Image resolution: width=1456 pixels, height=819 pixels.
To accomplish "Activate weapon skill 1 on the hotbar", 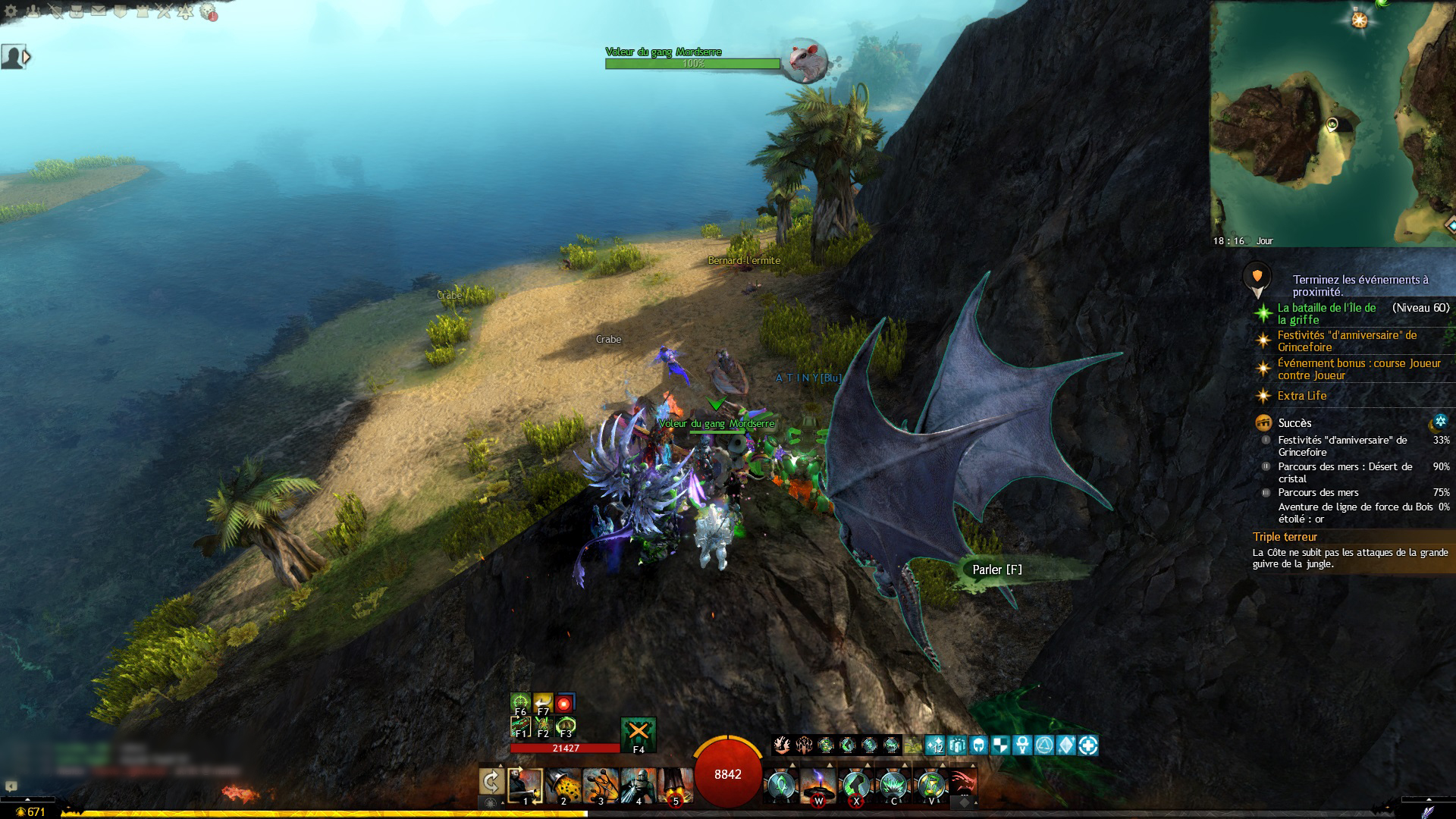I will click(x=526, y=786).
